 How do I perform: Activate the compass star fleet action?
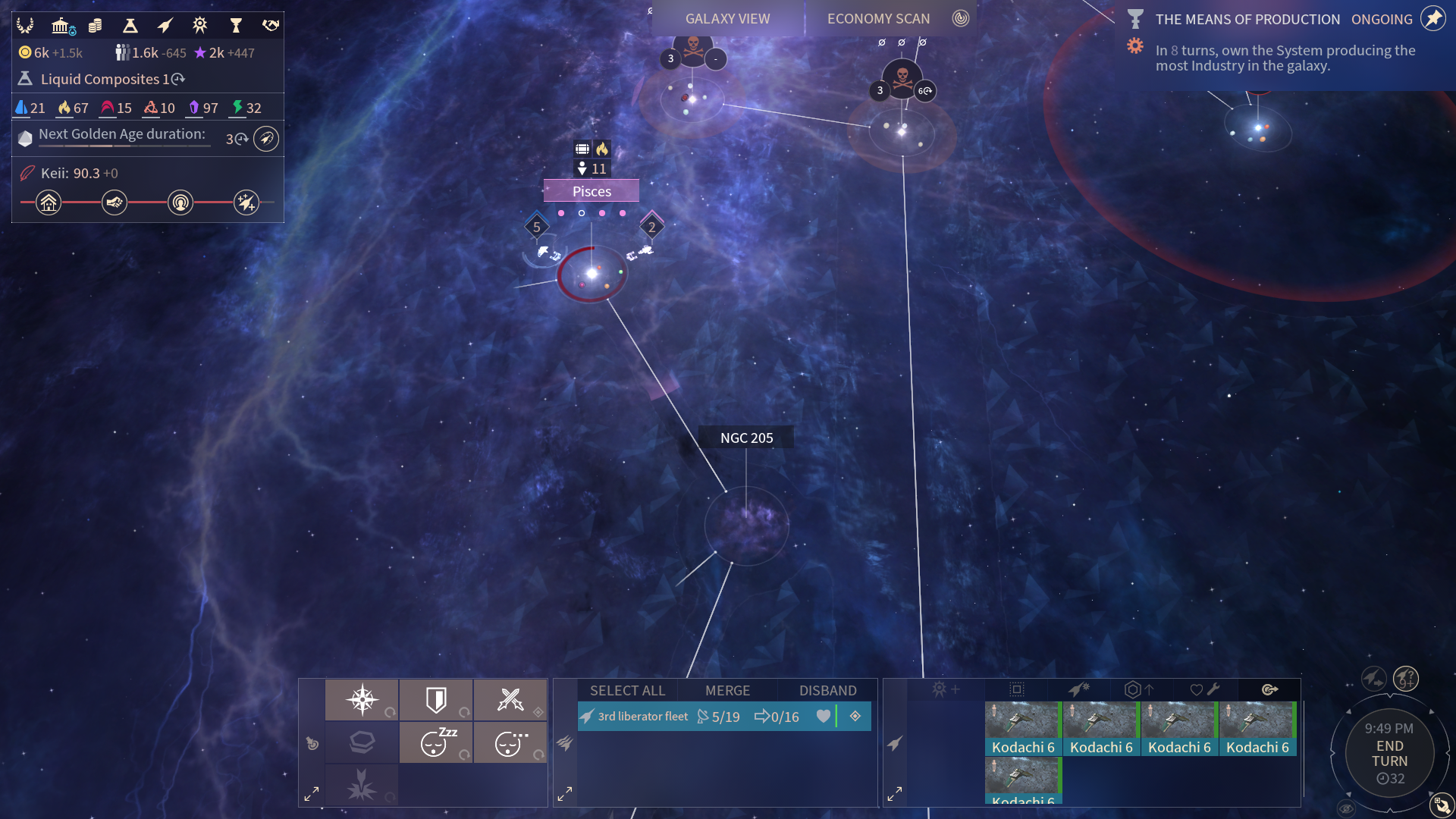[362, 699]
